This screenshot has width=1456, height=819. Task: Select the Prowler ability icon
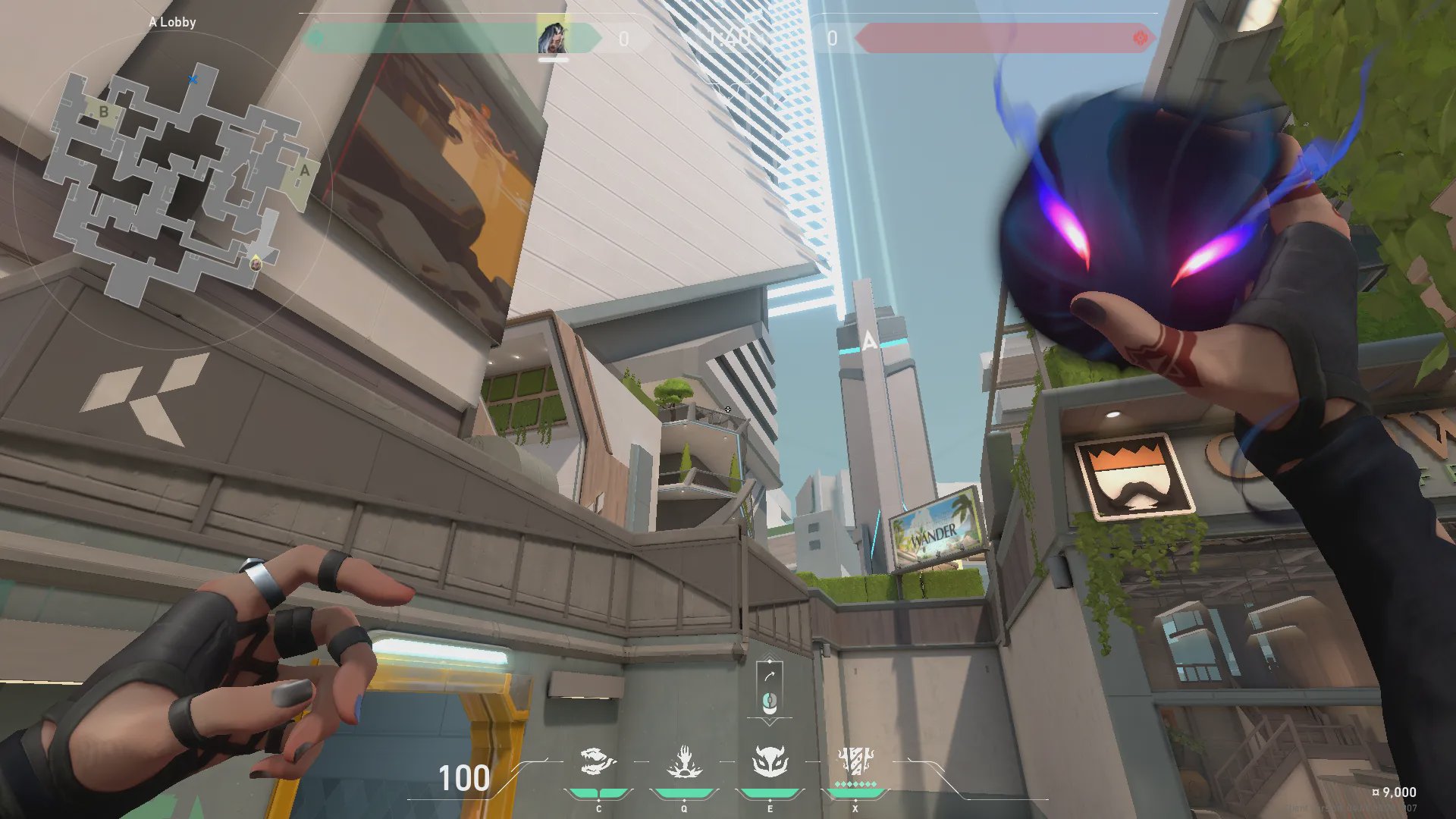pyautogui.click(x=598, y=762)
